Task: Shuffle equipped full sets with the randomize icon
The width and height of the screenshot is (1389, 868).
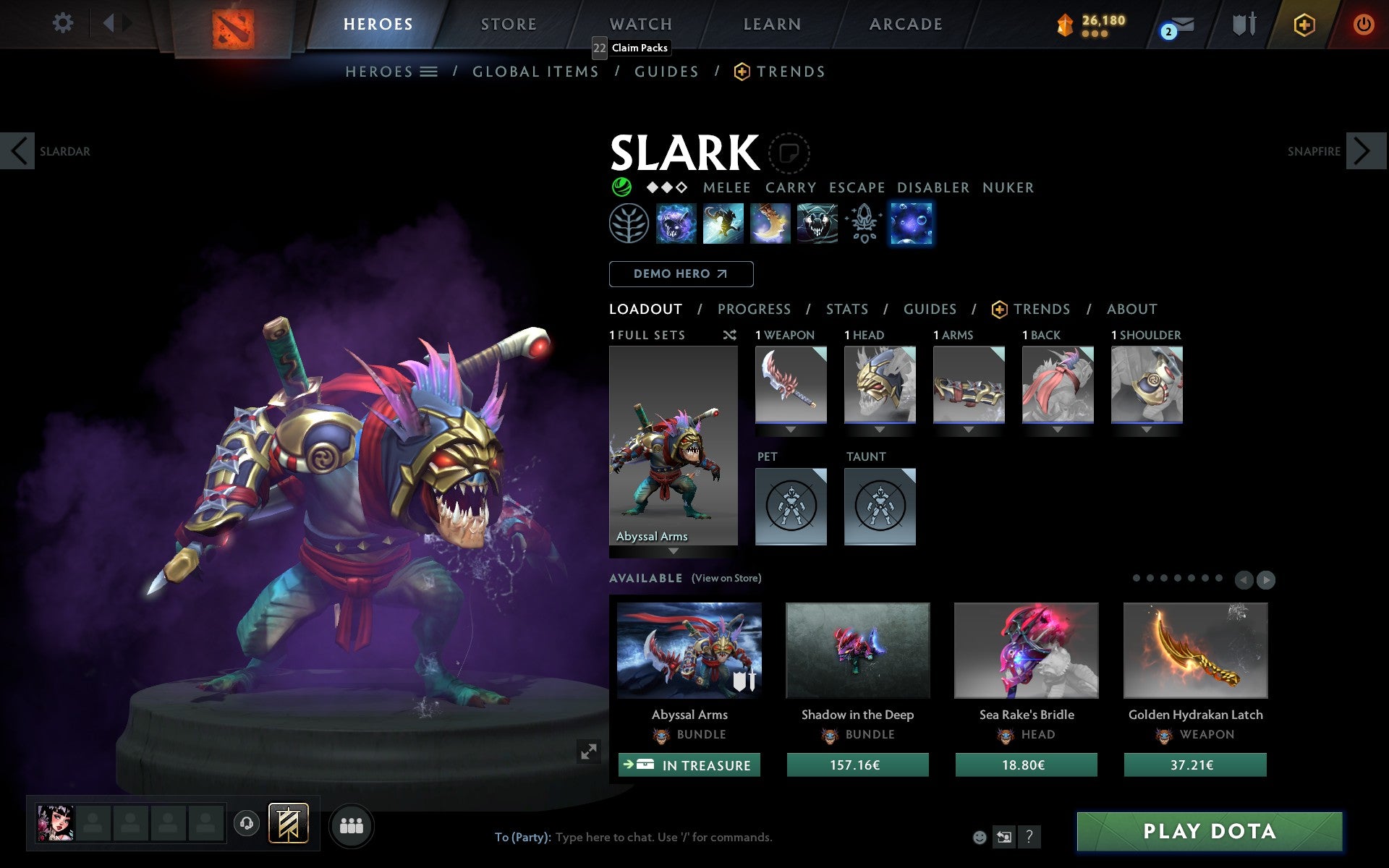Action: pyautogui.click(x=729, y=335)
